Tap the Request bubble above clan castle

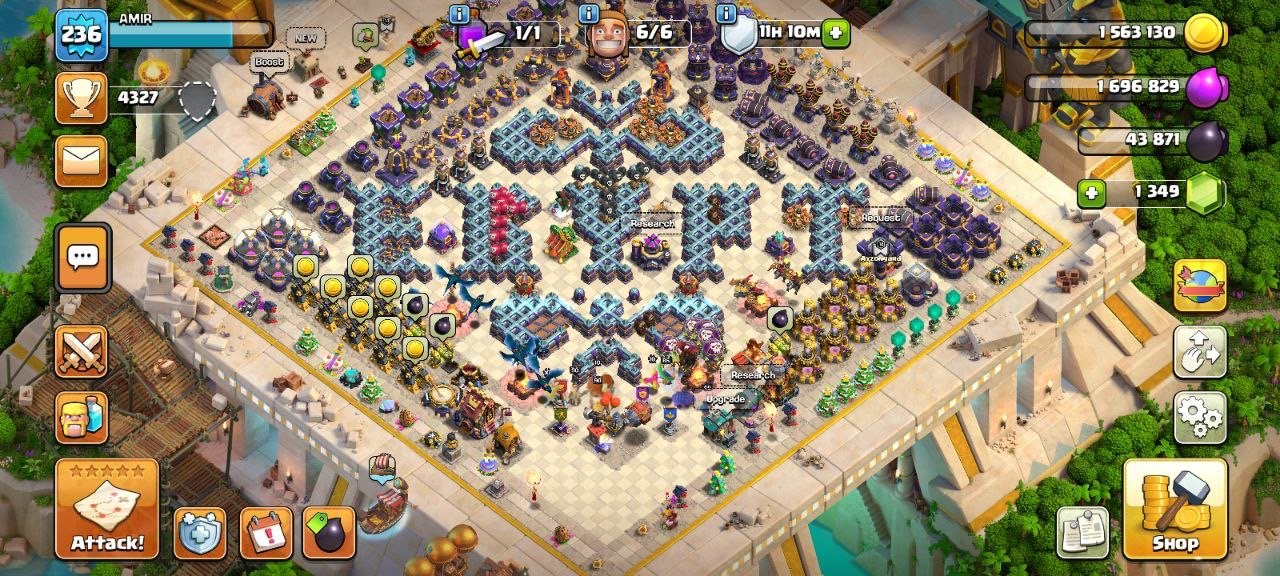tap(880, 217)
